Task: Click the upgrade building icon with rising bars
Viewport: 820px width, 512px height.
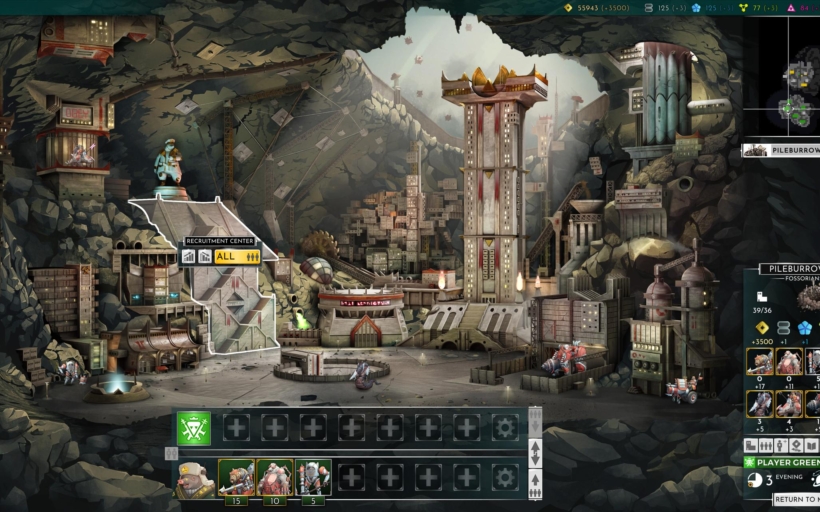Action: (x=188, y=257)
